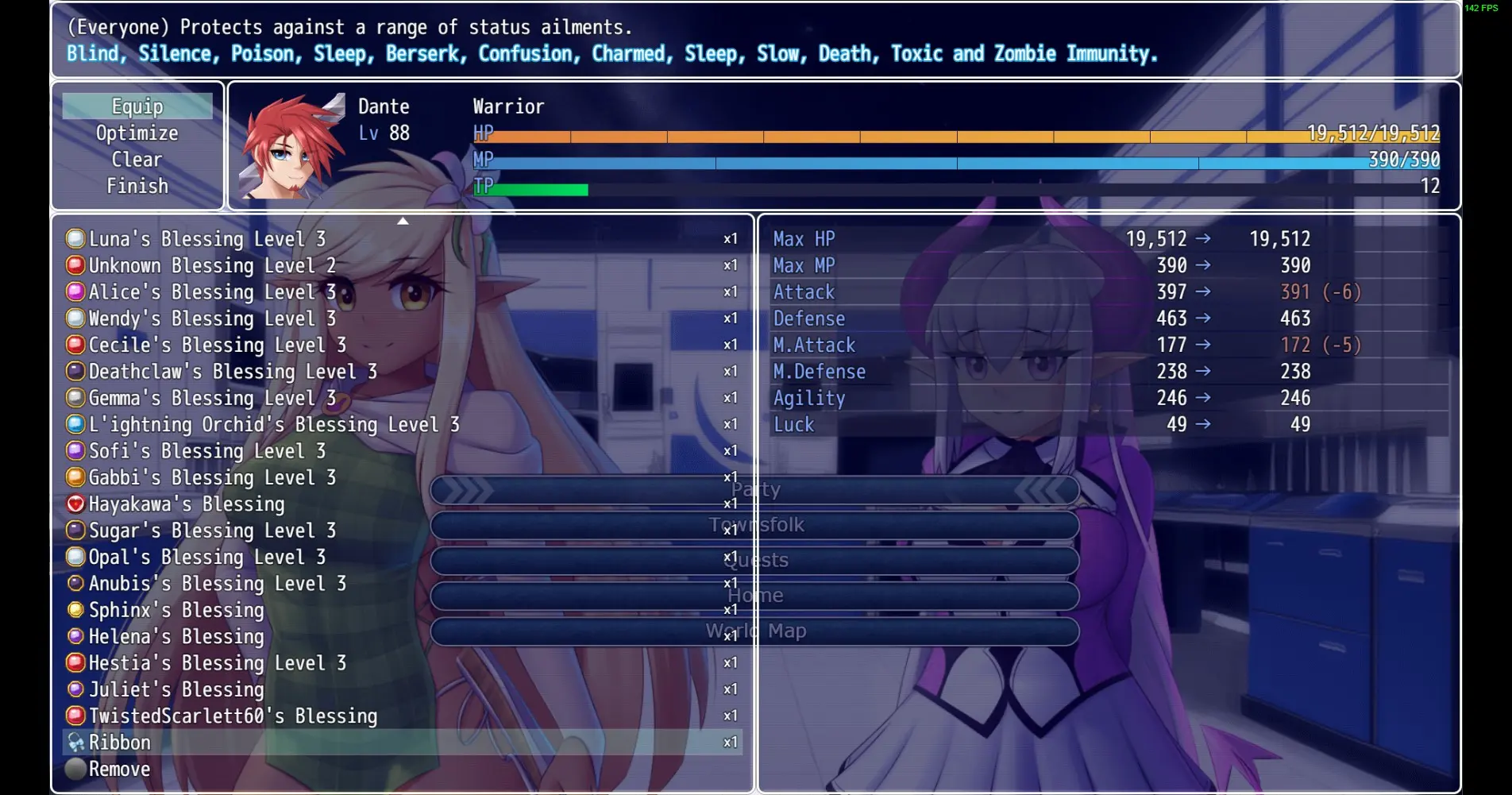Pick L'ightning Orchid's Blessing Level 3

click(x=274, y=425)
